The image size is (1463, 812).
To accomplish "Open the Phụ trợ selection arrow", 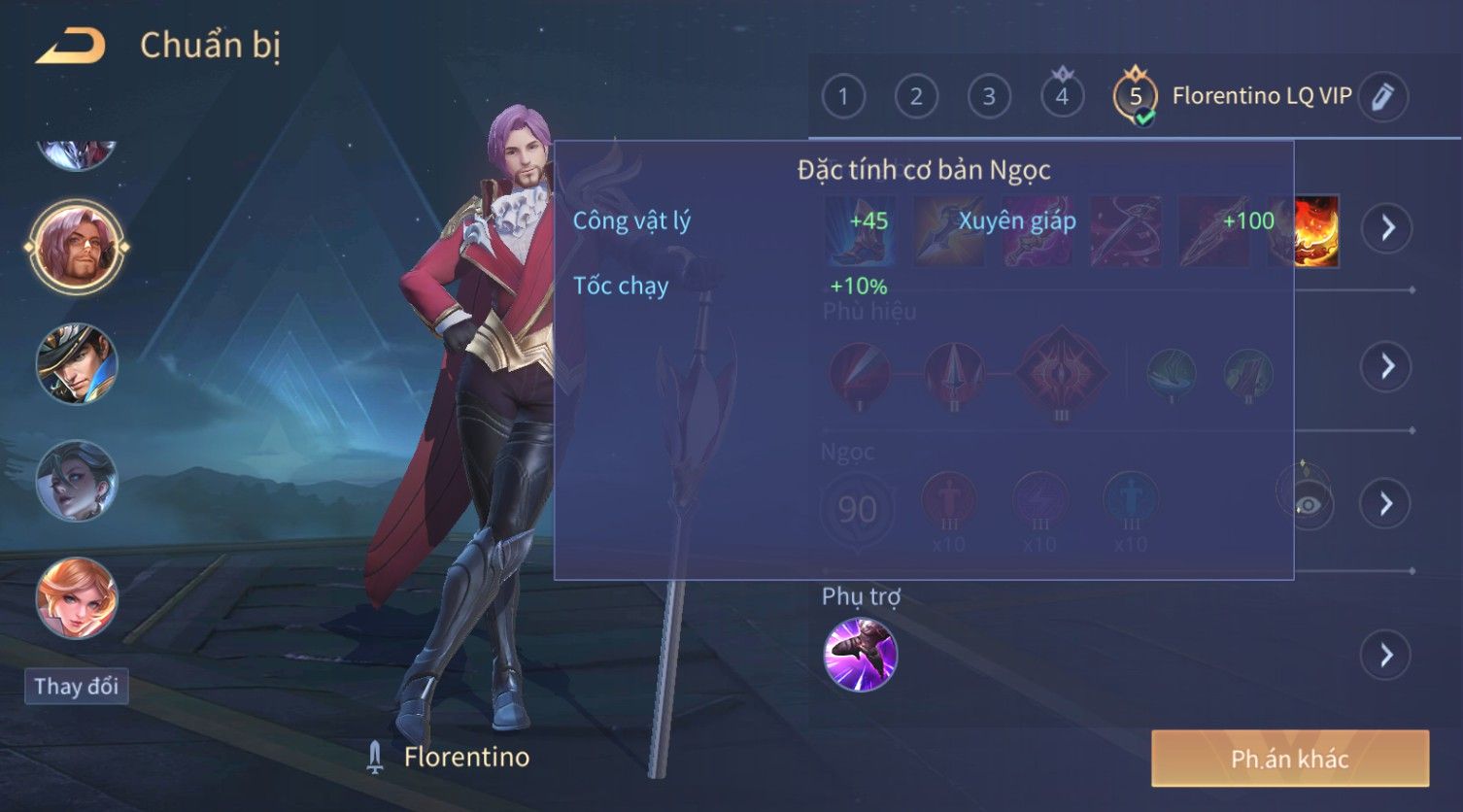I will [1386, 656].
